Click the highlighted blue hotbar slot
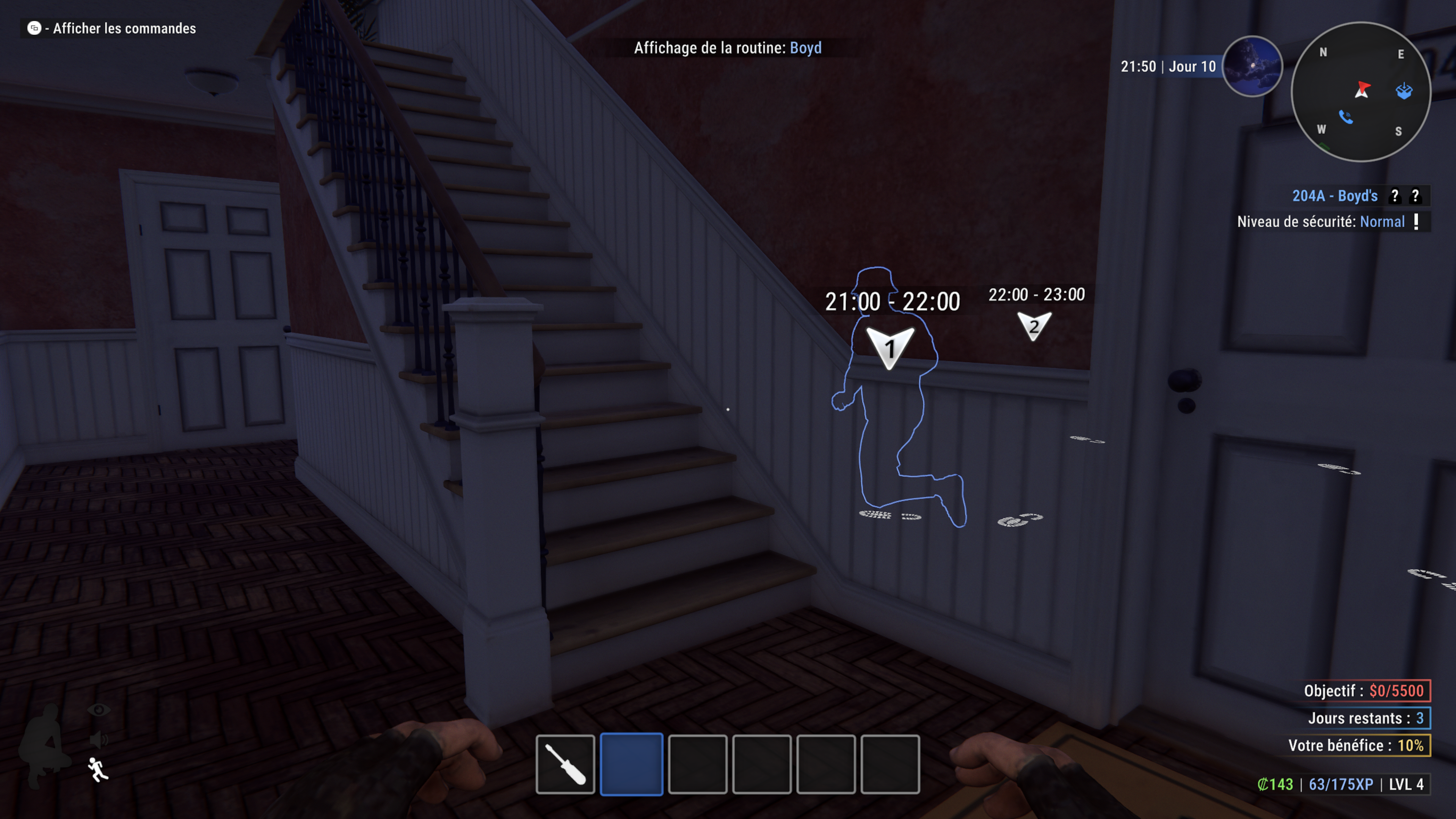 pos(631,764)
